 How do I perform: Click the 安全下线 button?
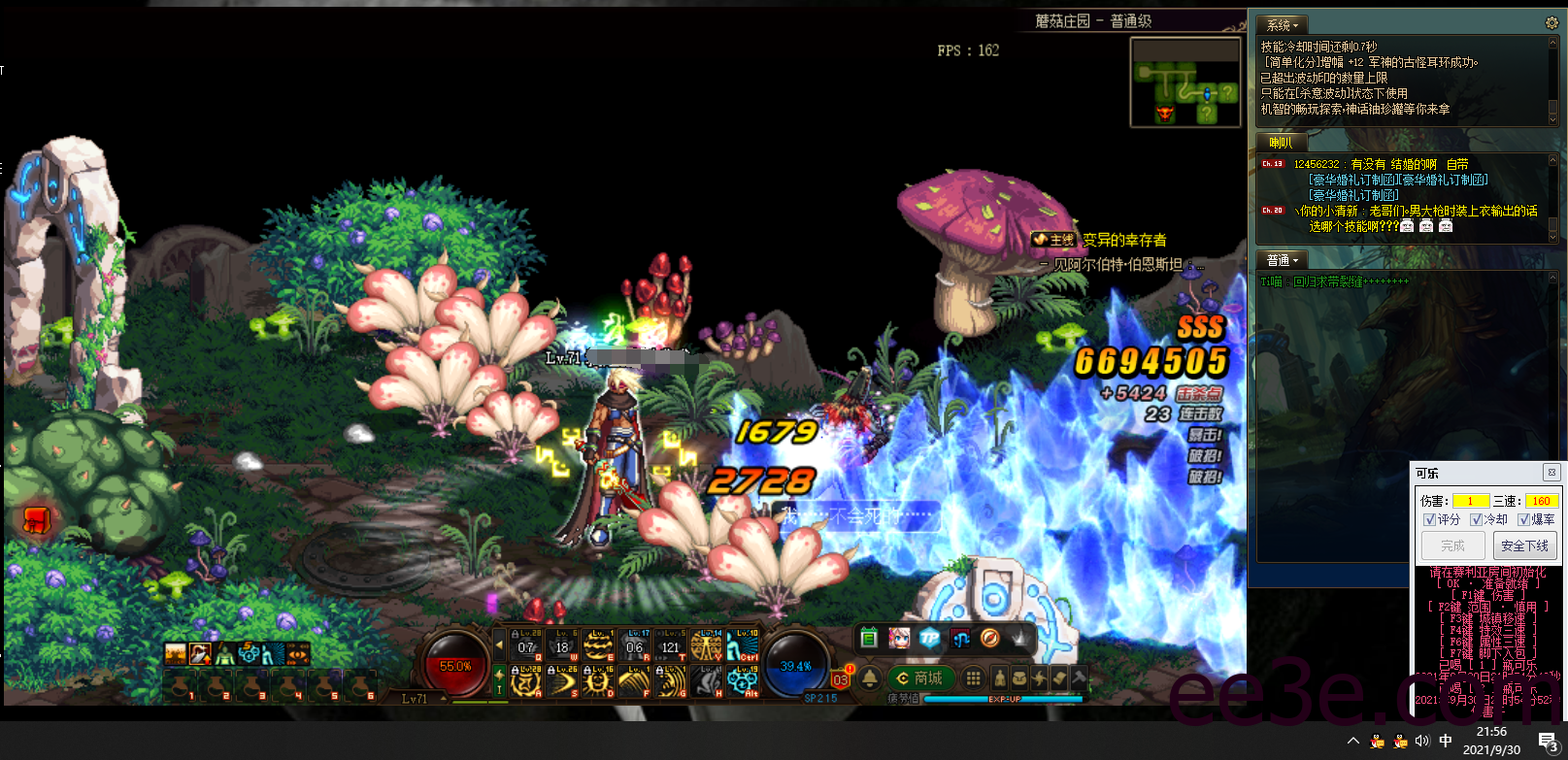[x=1524, y=545]
